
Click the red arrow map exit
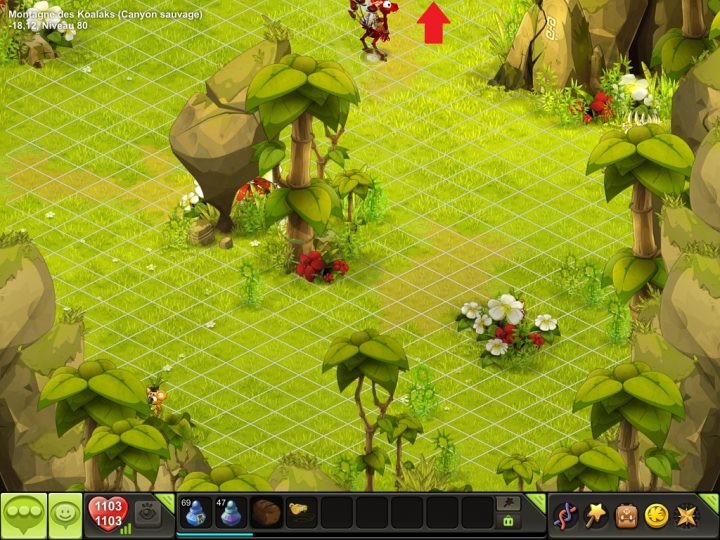433,23
